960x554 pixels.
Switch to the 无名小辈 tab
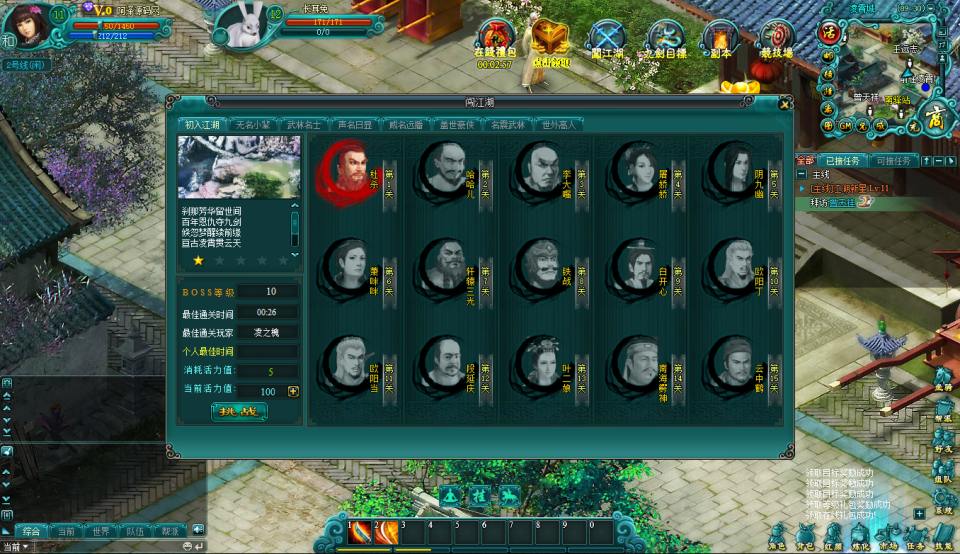tap(253, 125)
